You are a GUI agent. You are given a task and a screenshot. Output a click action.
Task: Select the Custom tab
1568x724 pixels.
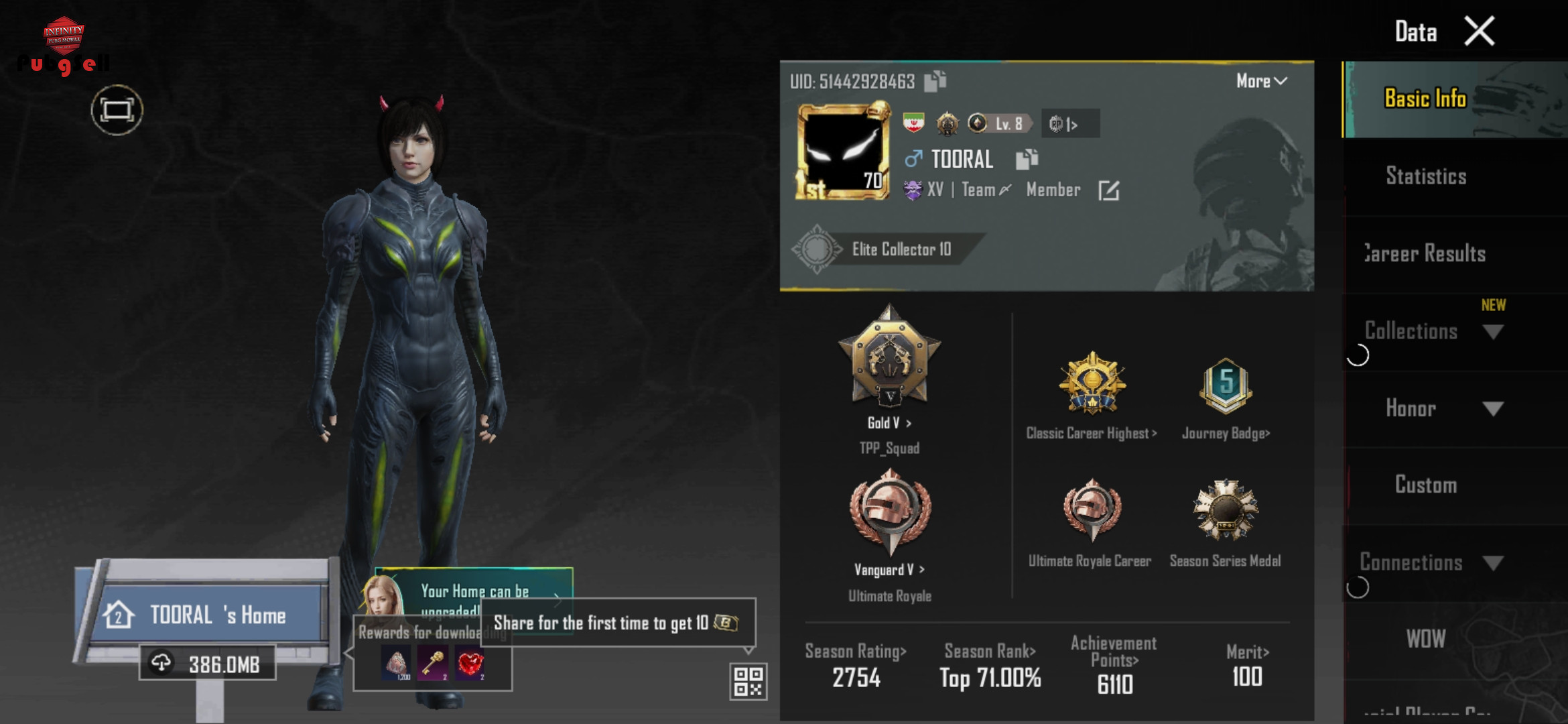click(1425, 485)
